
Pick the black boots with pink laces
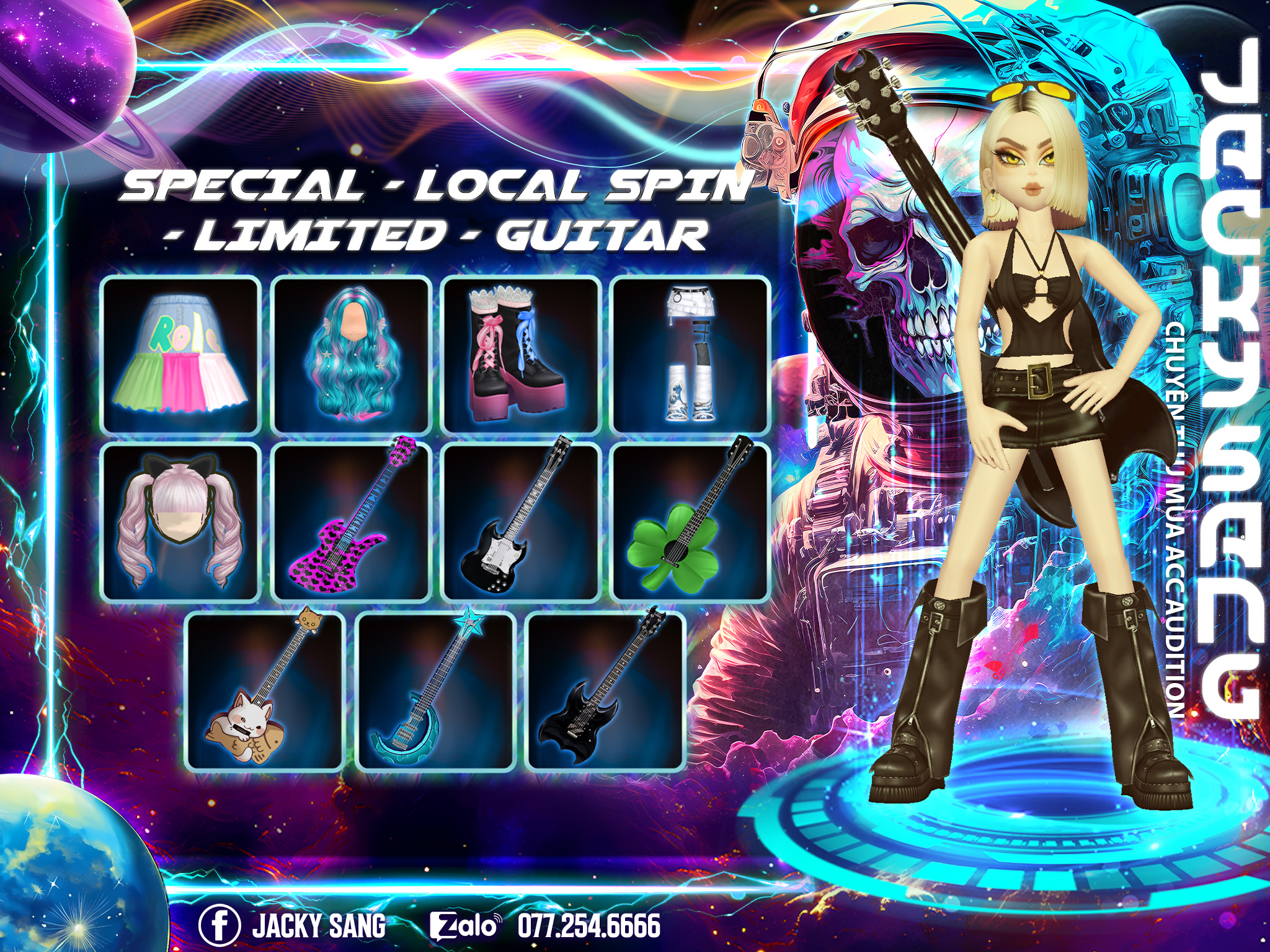521,355
